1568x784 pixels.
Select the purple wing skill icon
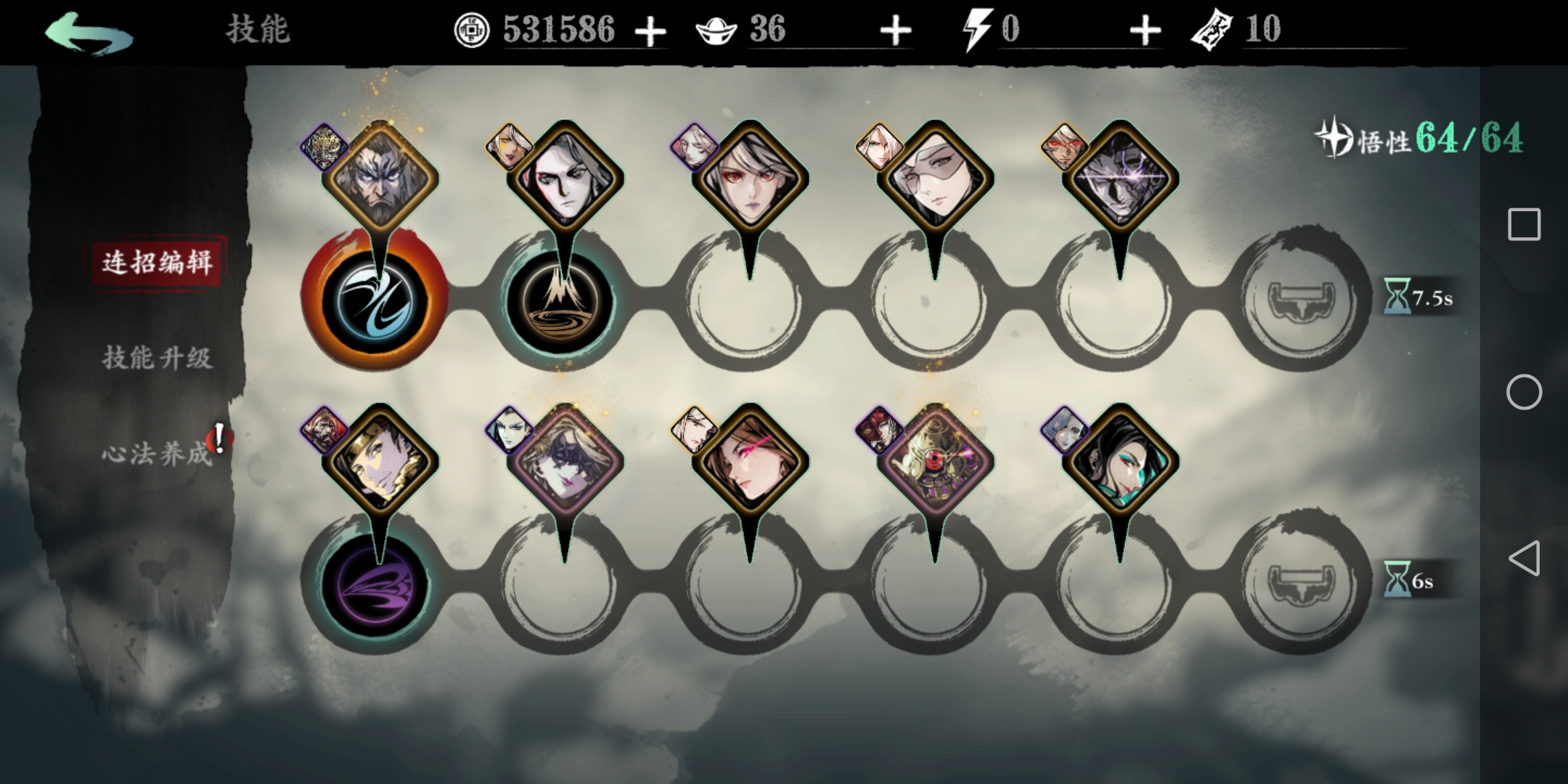coord(375,584)
